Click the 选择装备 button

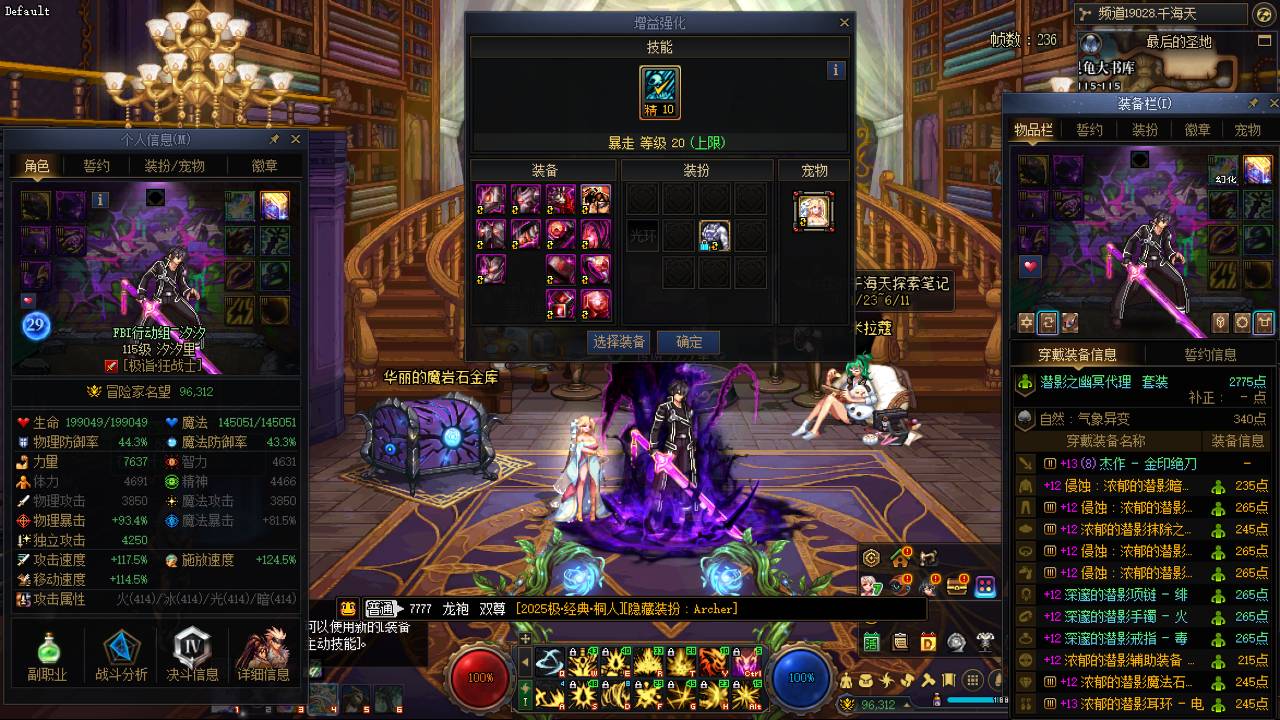pyautogui.click(x=619, y=342)
